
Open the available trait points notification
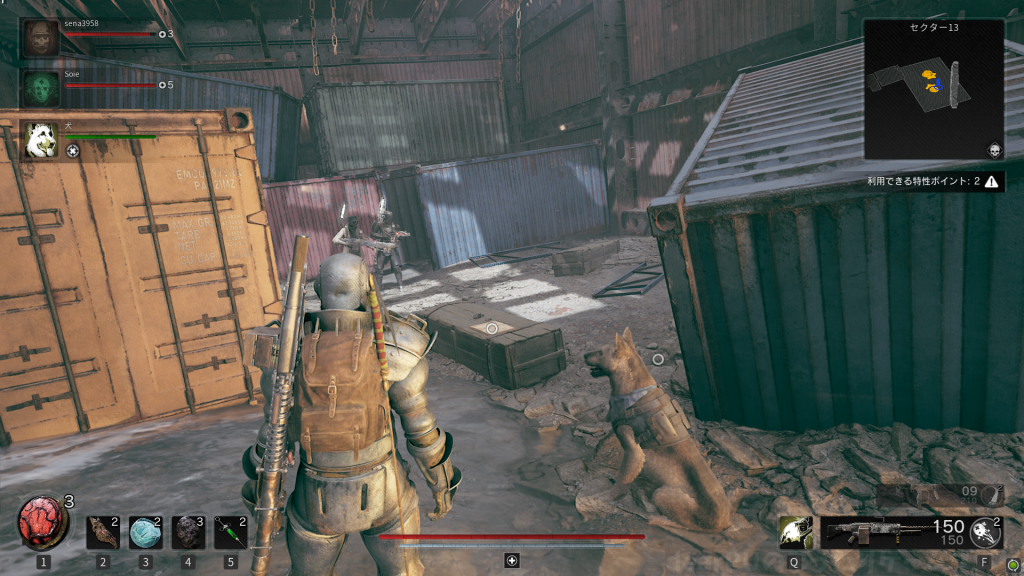tap(935, 181)
